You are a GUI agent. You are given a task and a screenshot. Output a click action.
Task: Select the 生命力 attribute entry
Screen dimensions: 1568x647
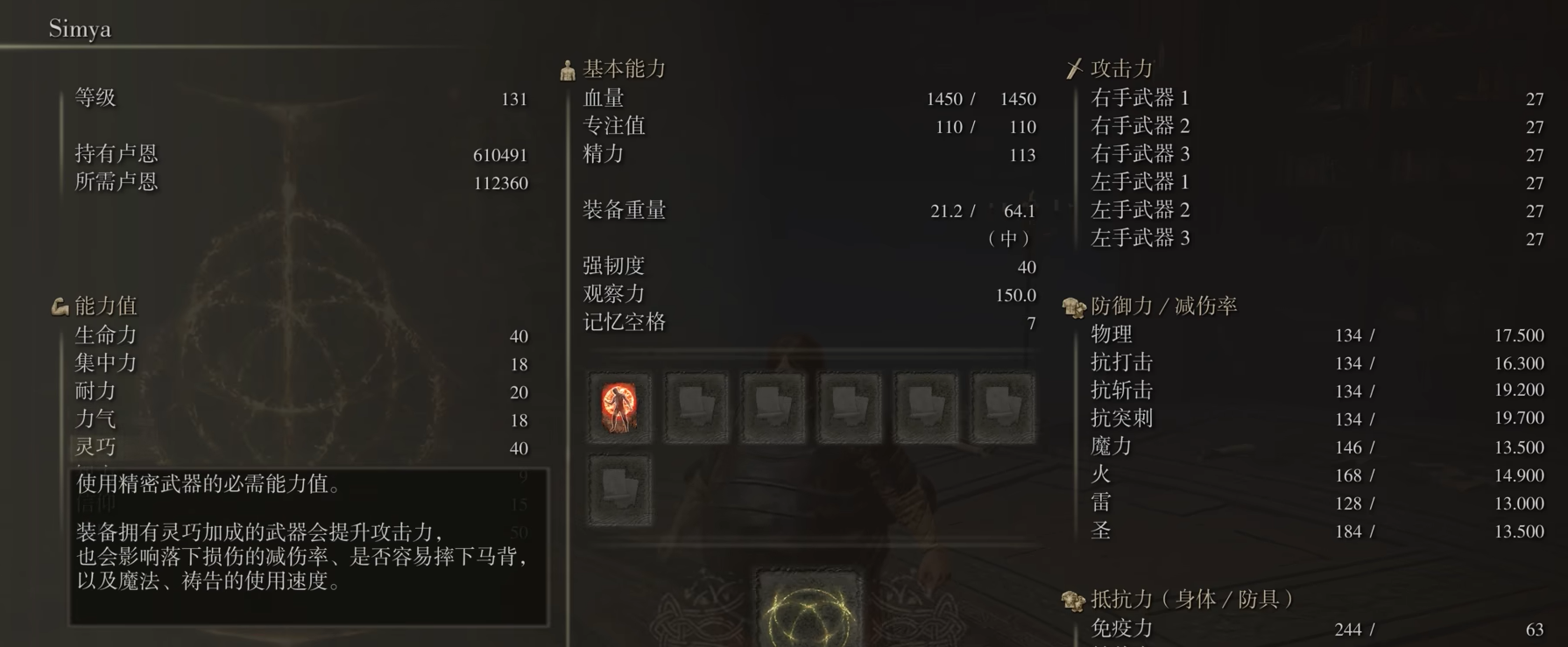(x=99, y=335)
